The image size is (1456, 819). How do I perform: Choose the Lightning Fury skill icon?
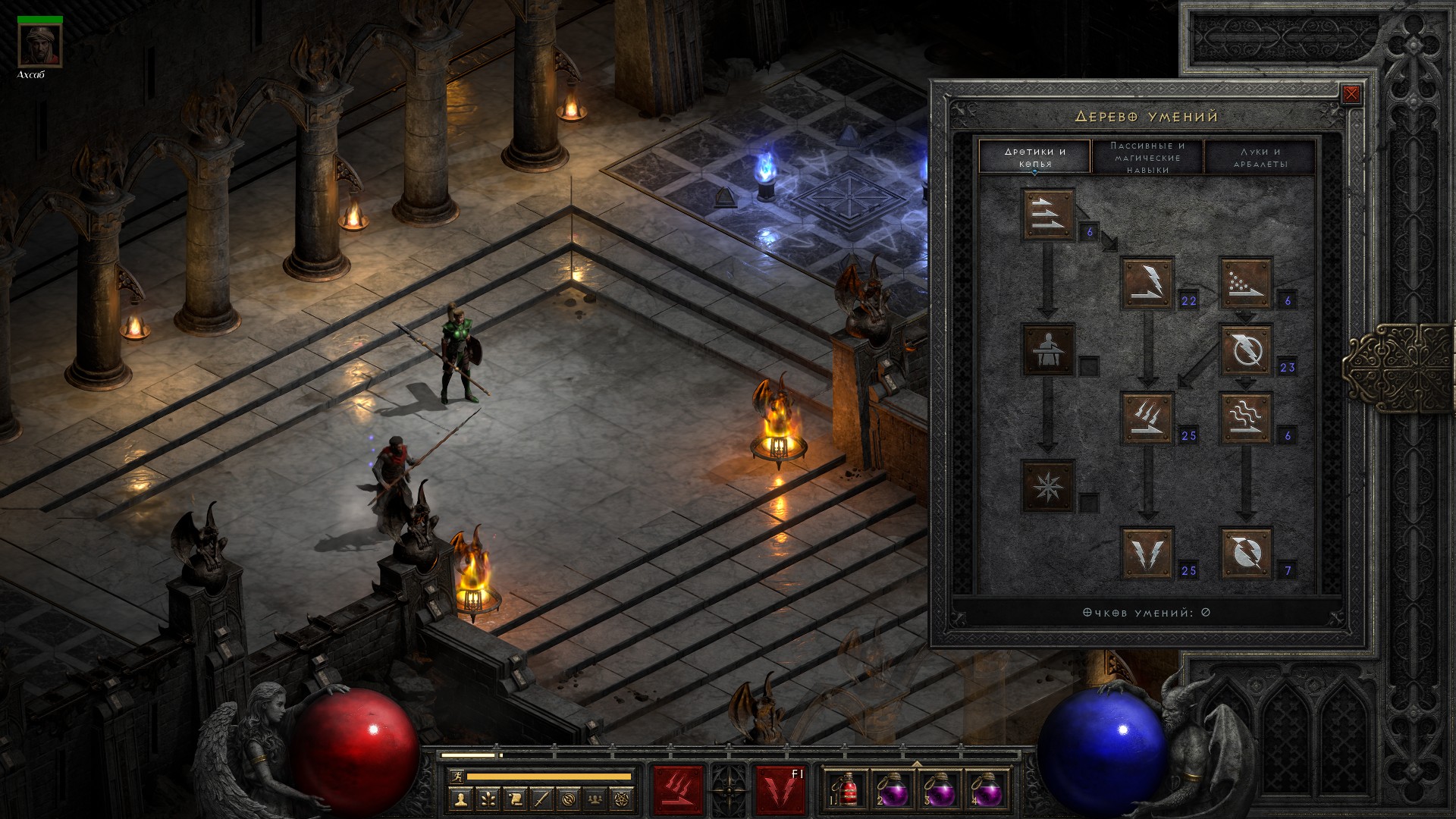click(x=1245, y=553)
